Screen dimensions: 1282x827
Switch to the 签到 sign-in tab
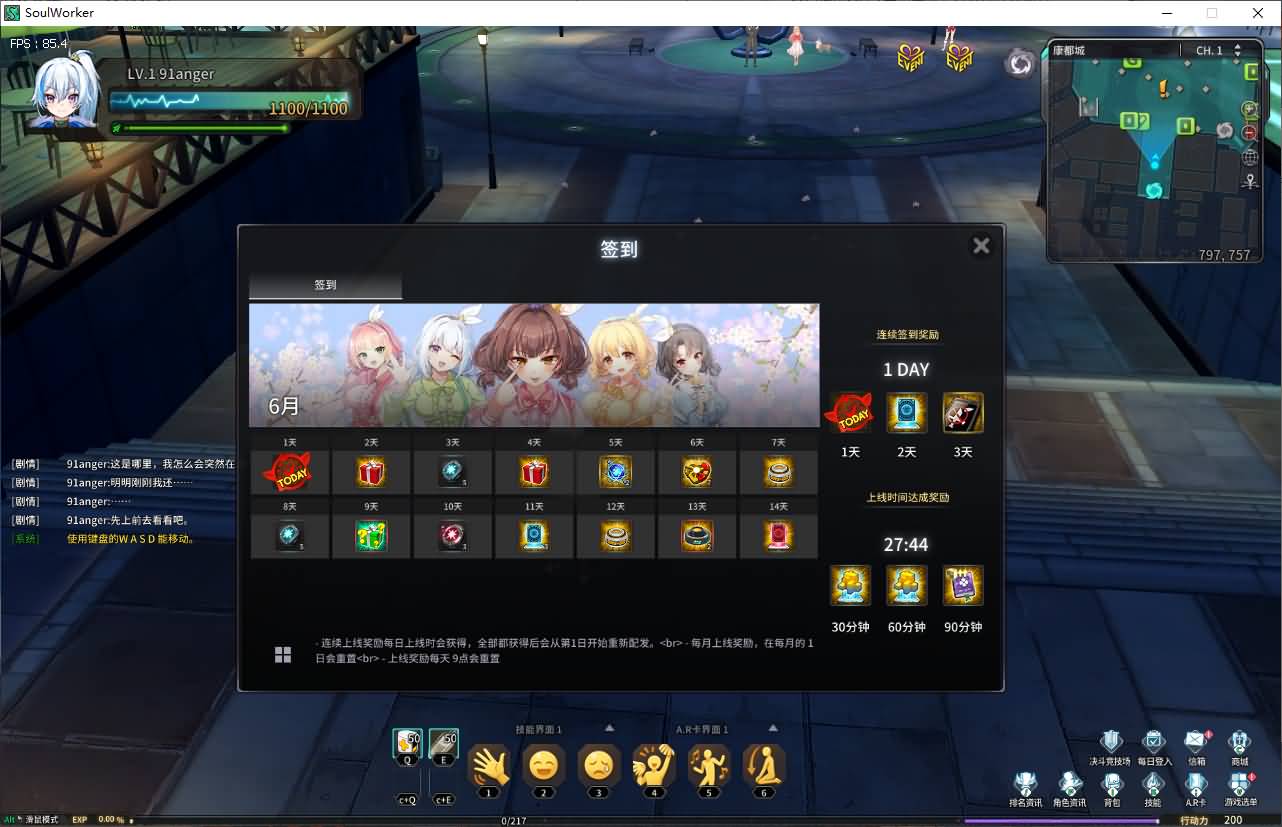[x=324, y=284]
